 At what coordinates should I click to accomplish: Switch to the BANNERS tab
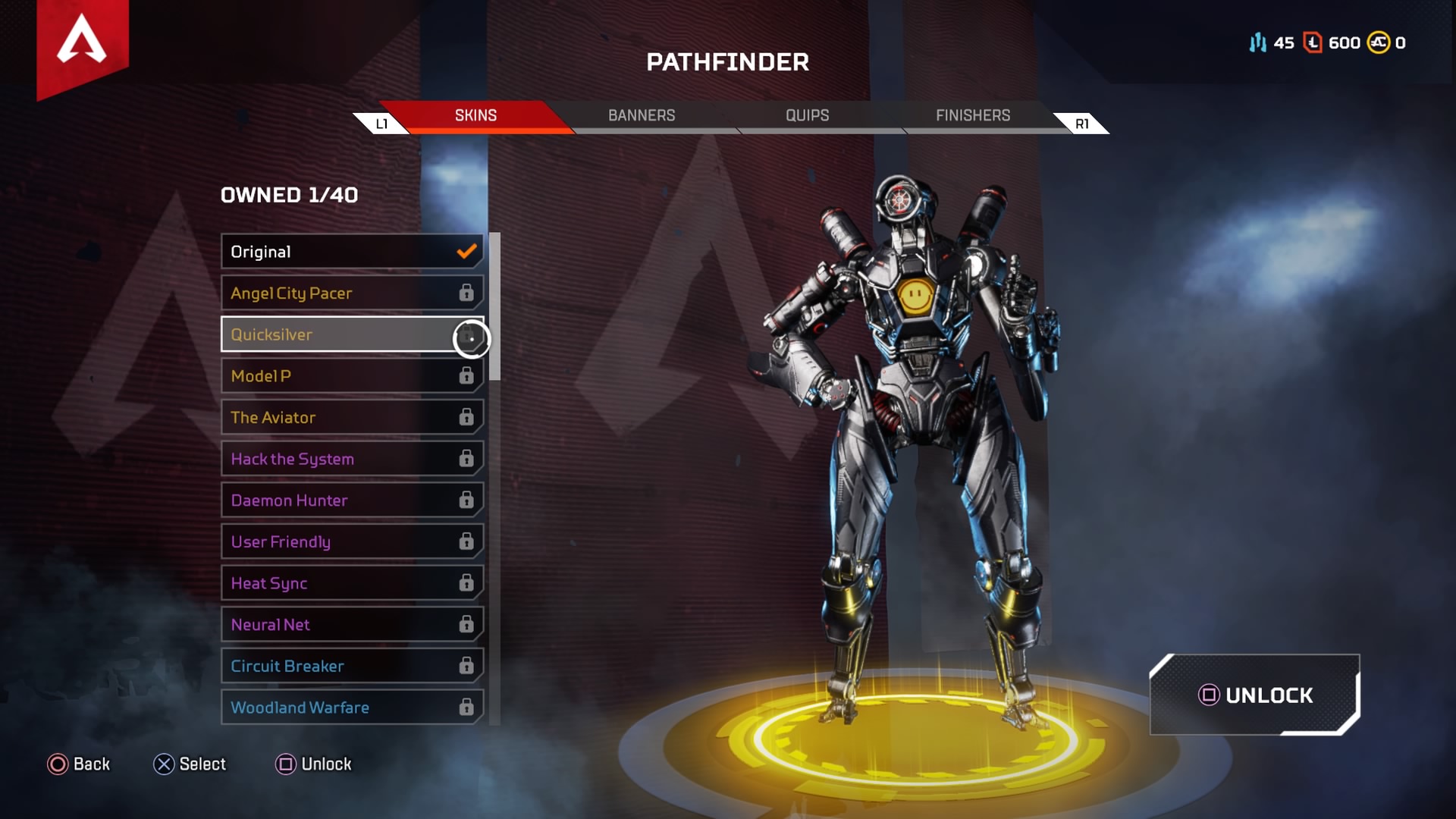(642, 115)
